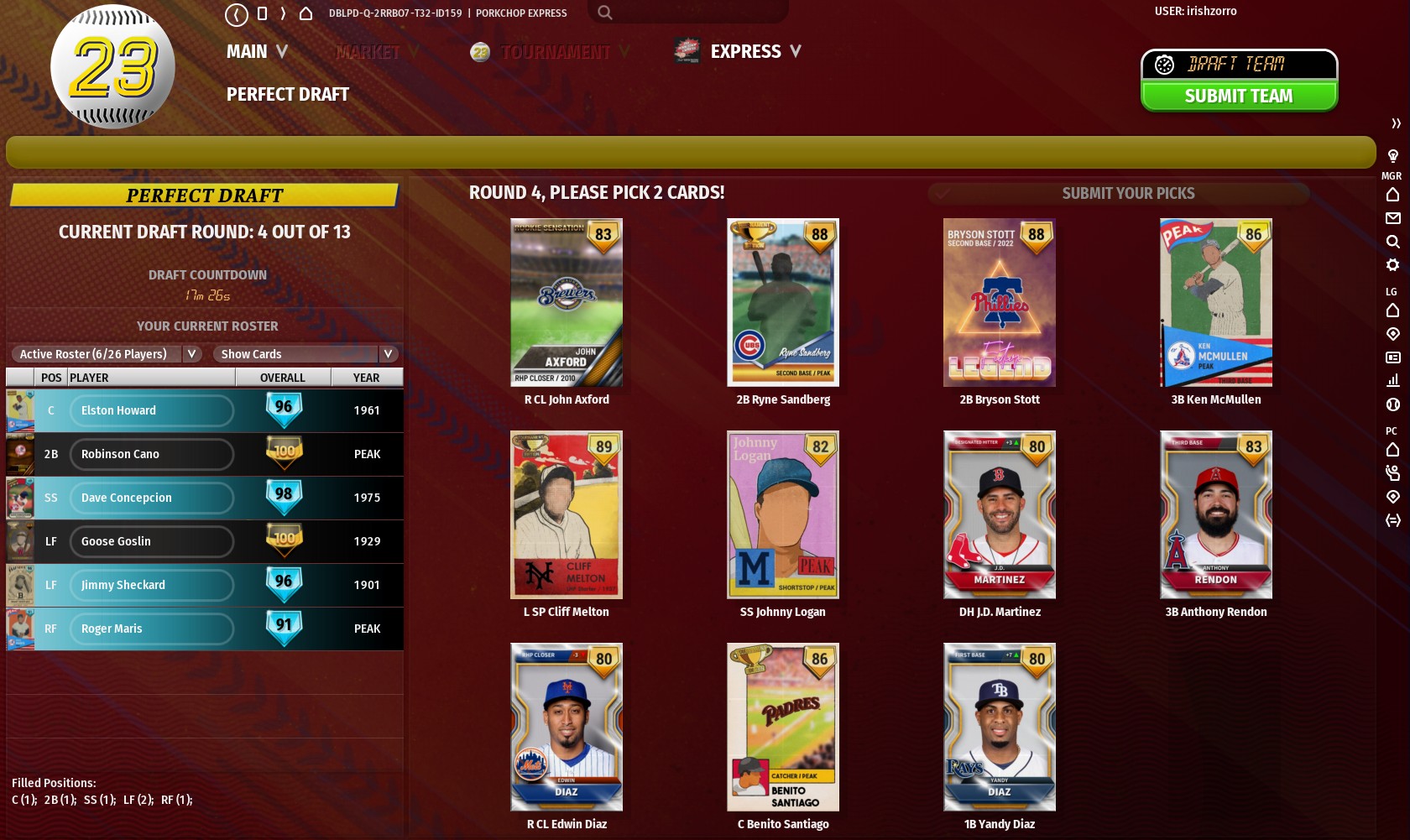Click the search field at the top
Image resolution: width=1410 pixels, height=840 pixels.
688,13
